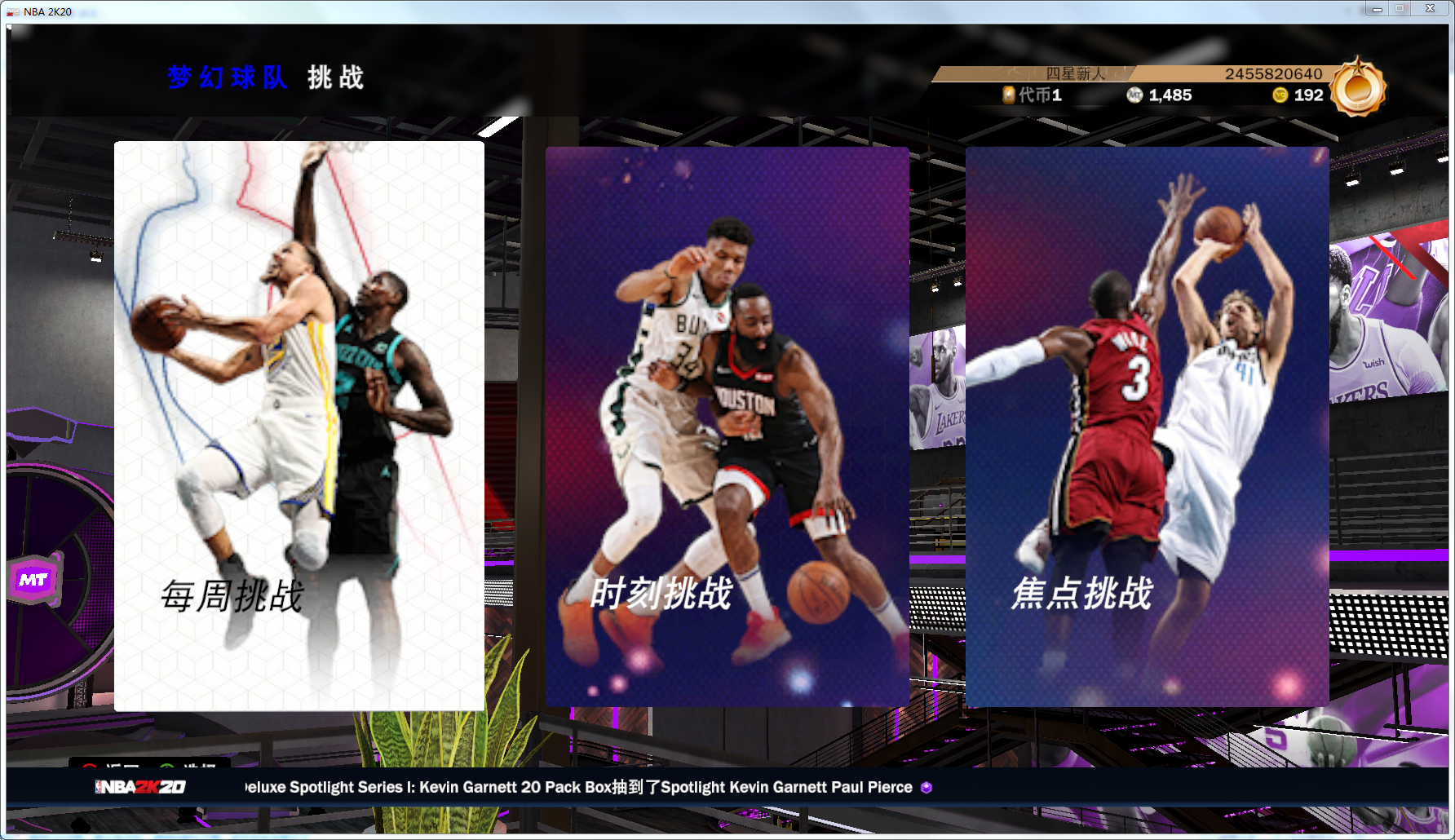Click the purple pack icon ending the ticker message
This screenshot has width=1455, height=840.
tap(926, 788)
